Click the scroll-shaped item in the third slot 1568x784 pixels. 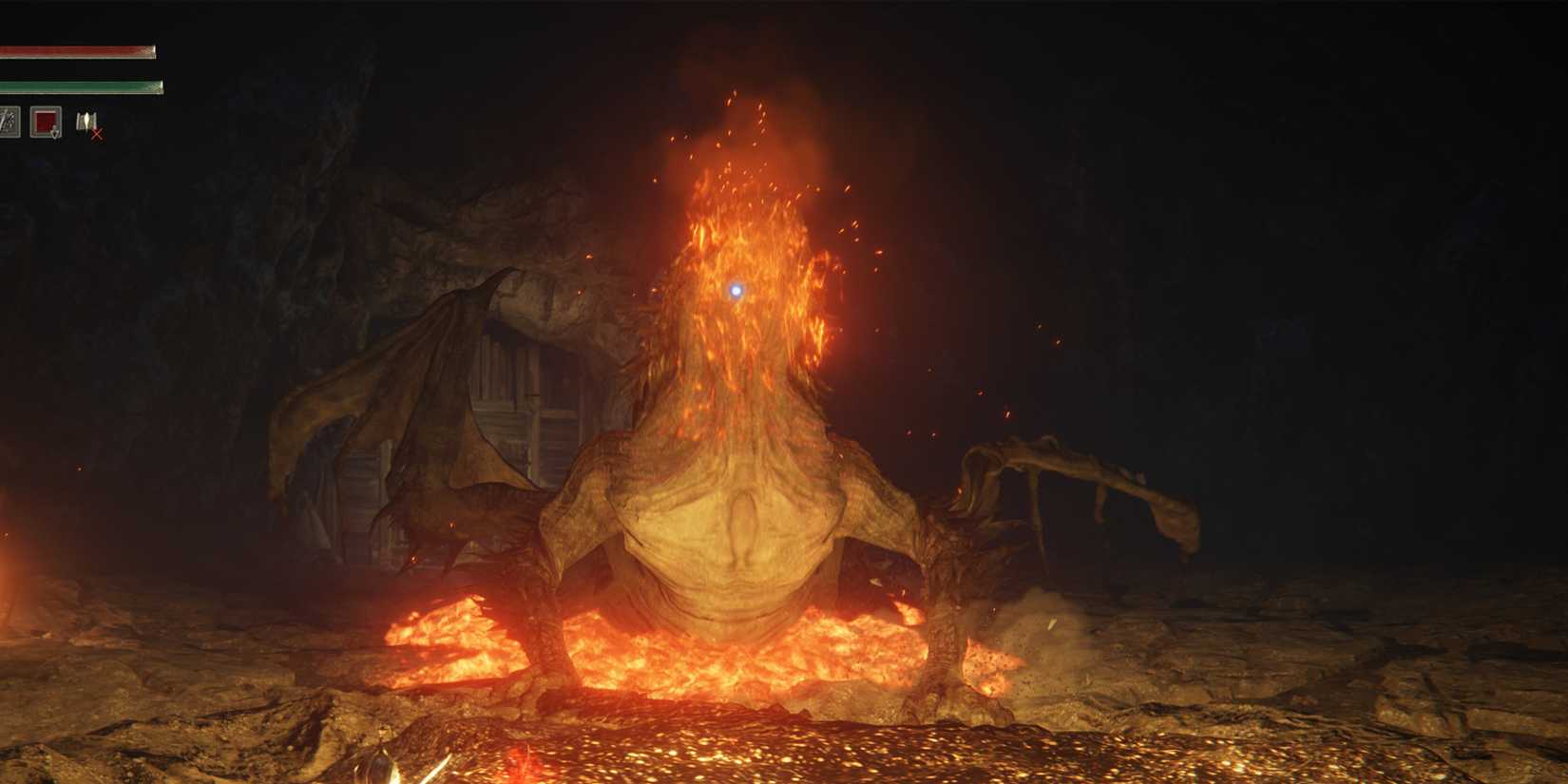(x=86, y=120)
